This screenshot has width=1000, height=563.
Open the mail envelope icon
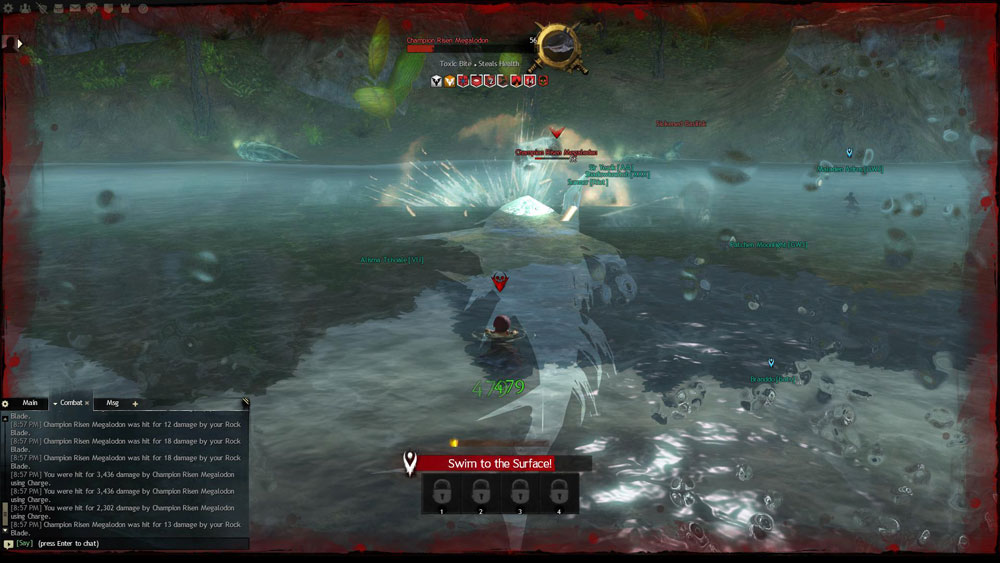(x=75, y=8)
